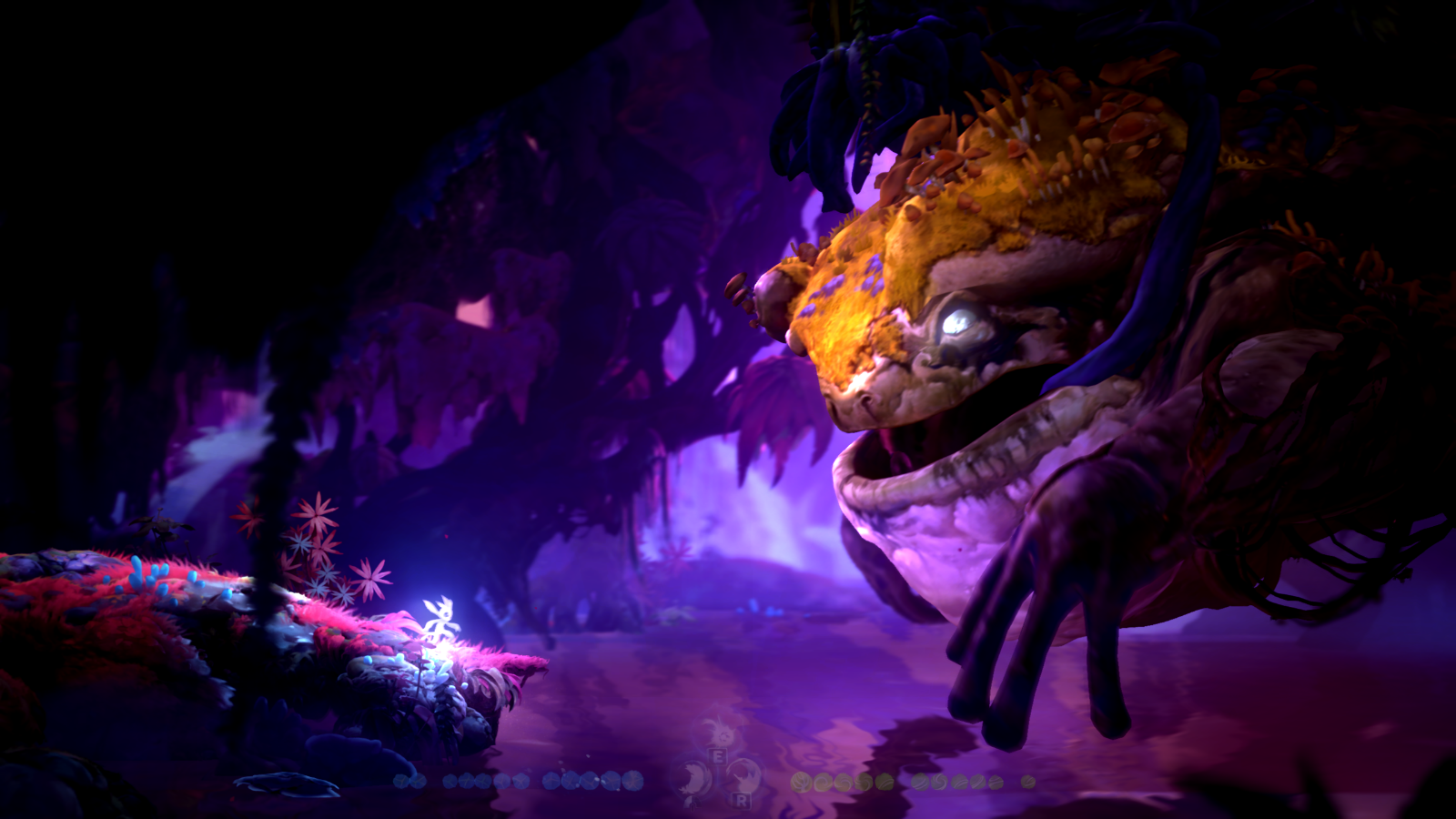Click the dimmed energy orb near the middle

coord(886,781)
